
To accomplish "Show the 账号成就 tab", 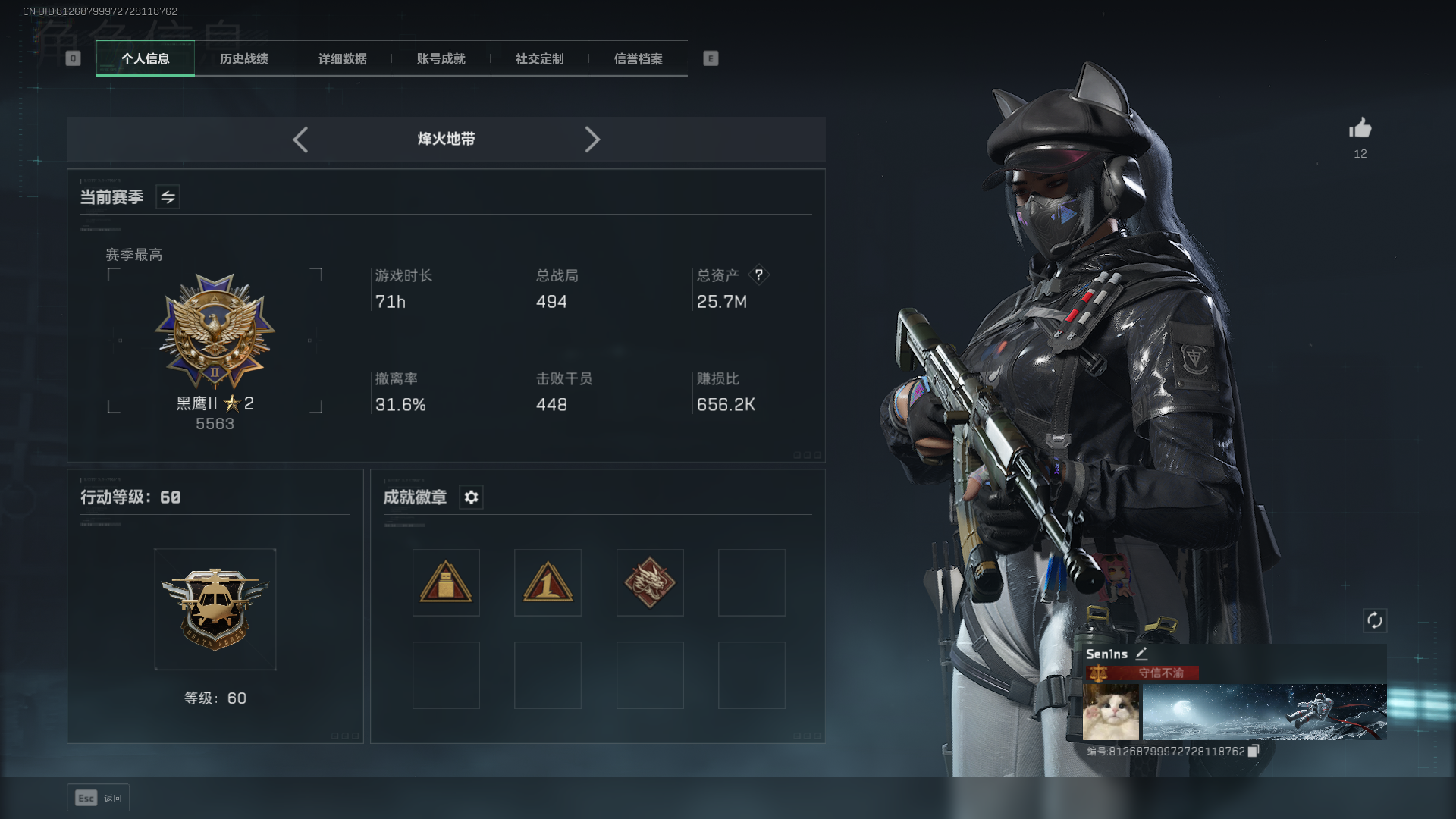I will pos(441,58).
